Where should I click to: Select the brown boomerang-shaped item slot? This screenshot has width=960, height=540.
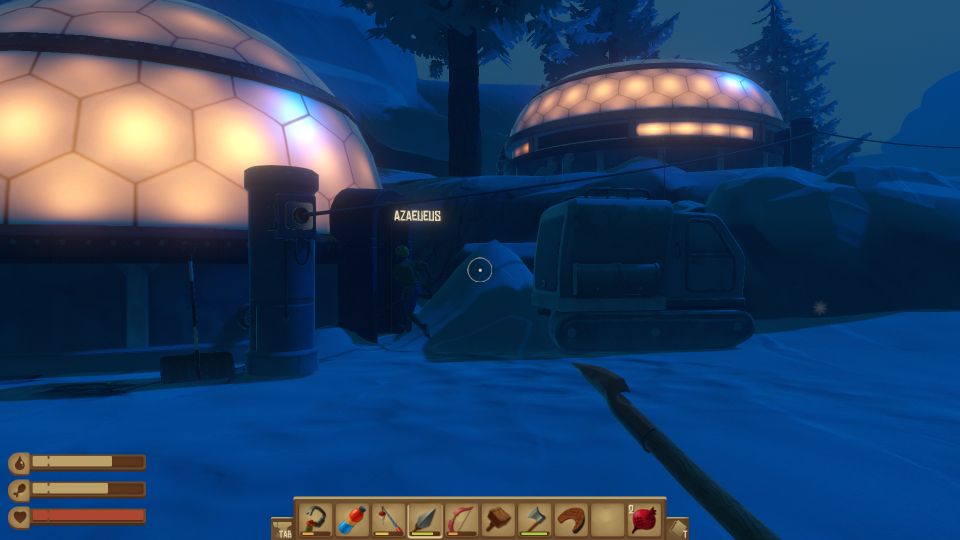[571, 519]
